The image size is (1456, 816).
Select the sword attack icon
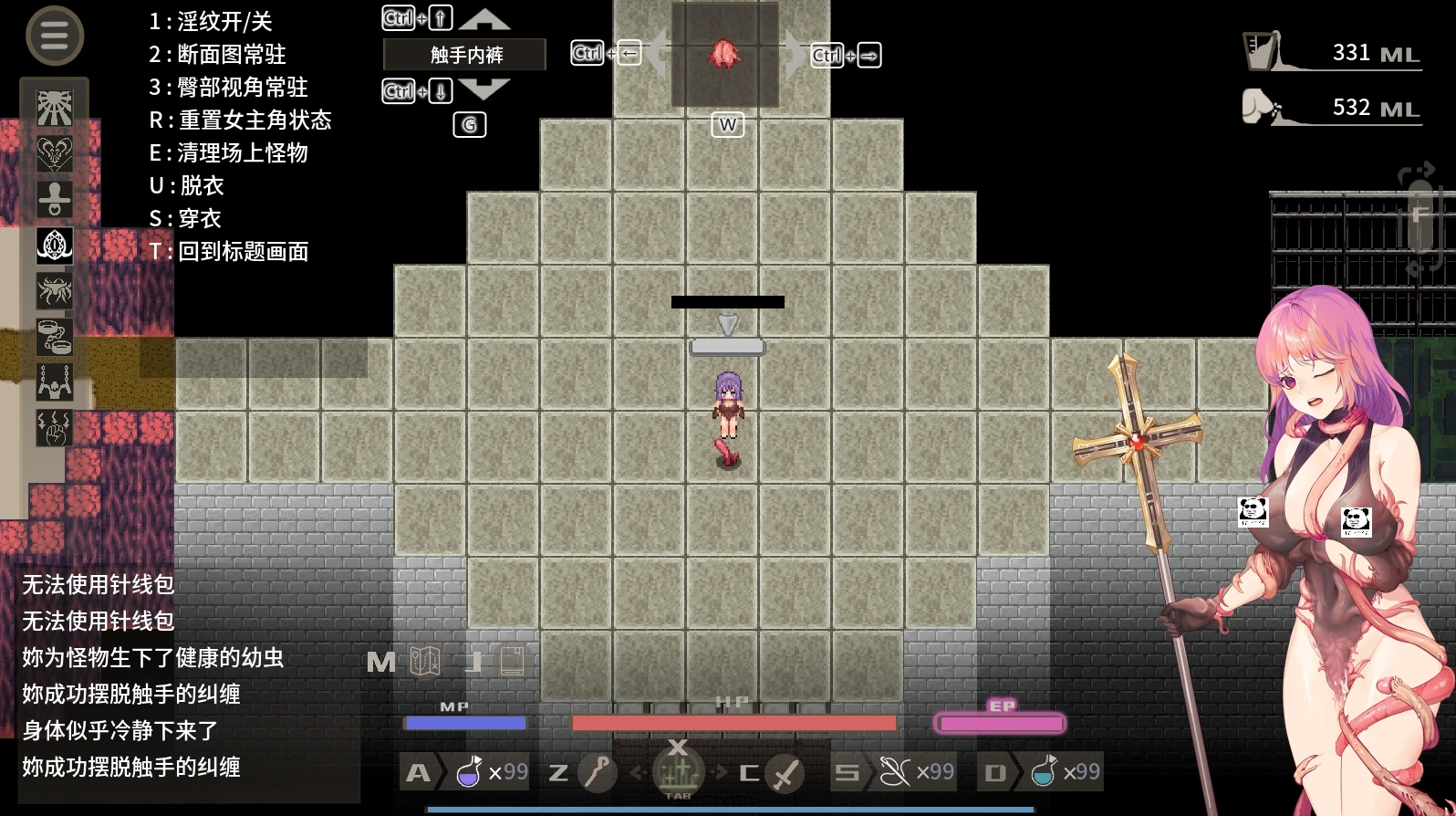click(x=785, y=774)
